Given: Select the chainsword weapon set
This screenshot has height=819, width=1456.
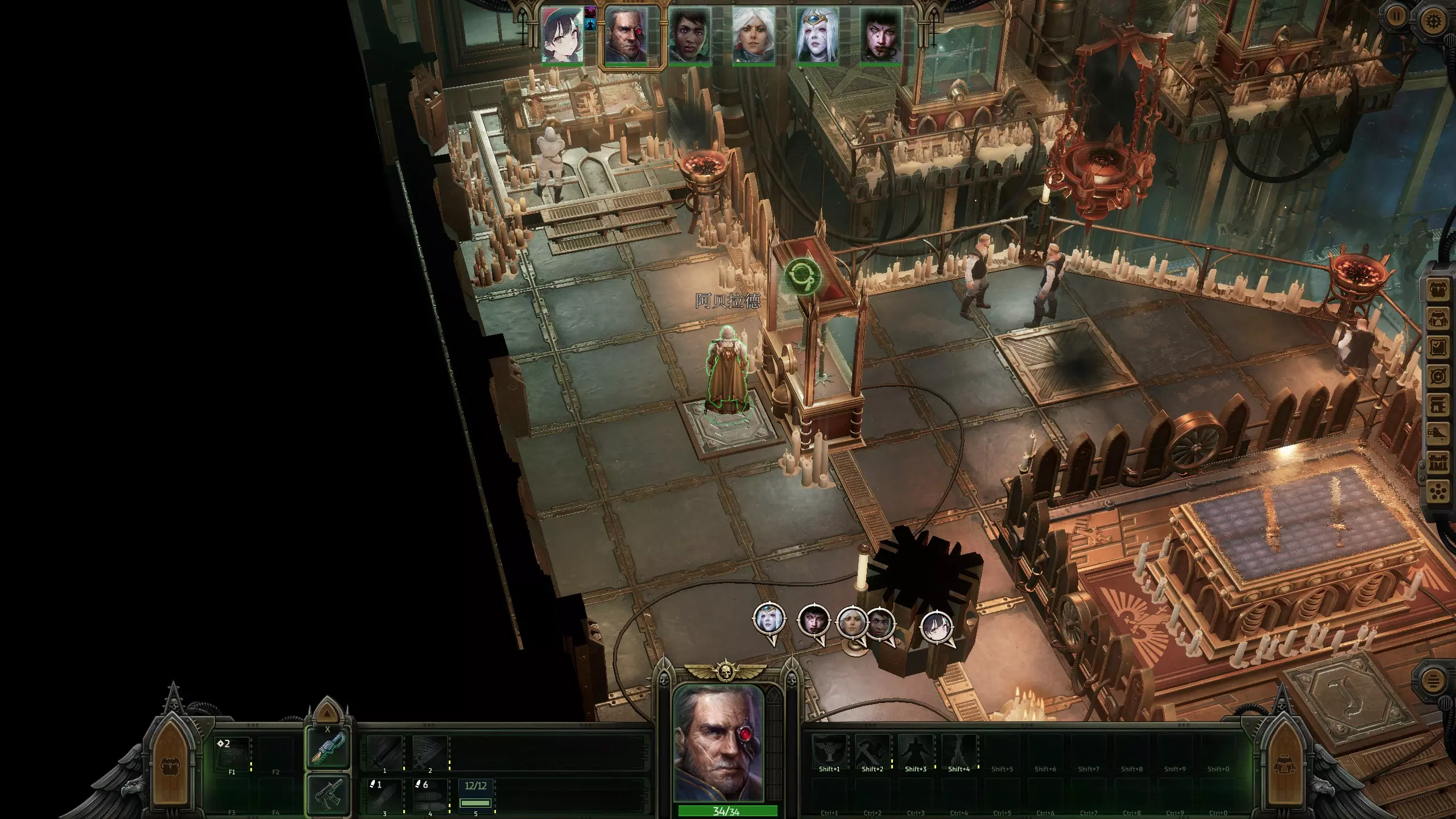Looking at the screenshot, I should tap(328, 749).
